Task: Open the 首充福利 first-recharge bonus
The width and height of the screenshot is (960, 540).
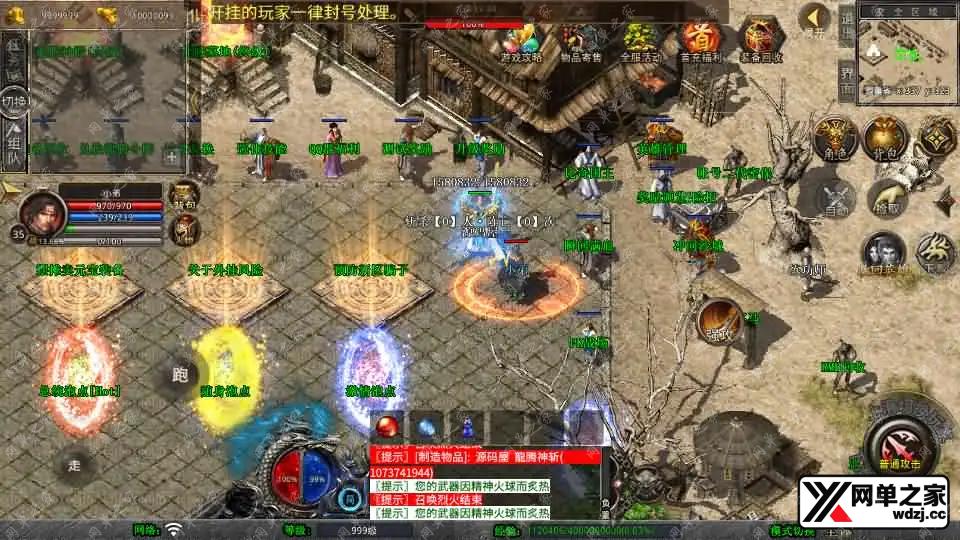Action: tap(698, 42)
